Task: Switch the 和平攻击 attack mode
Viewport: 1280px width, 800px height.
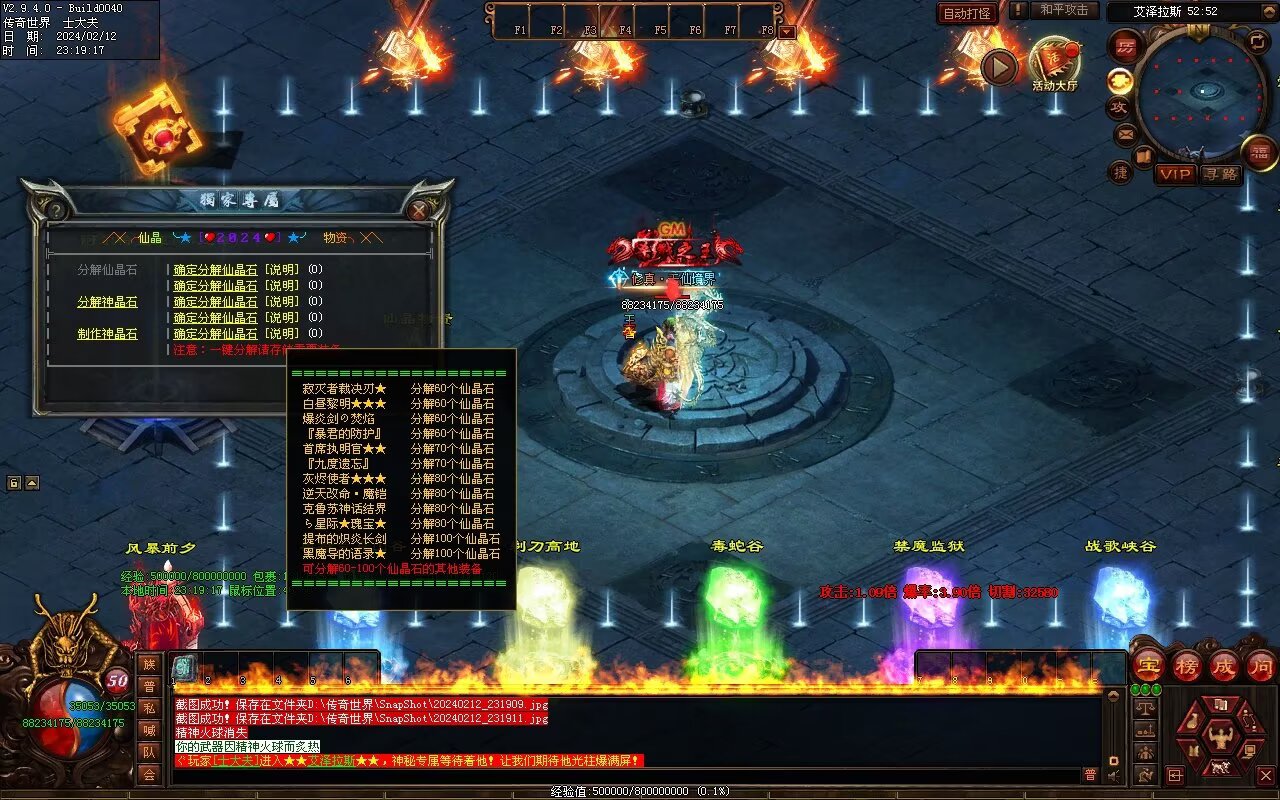Action: pos(1063,10)
